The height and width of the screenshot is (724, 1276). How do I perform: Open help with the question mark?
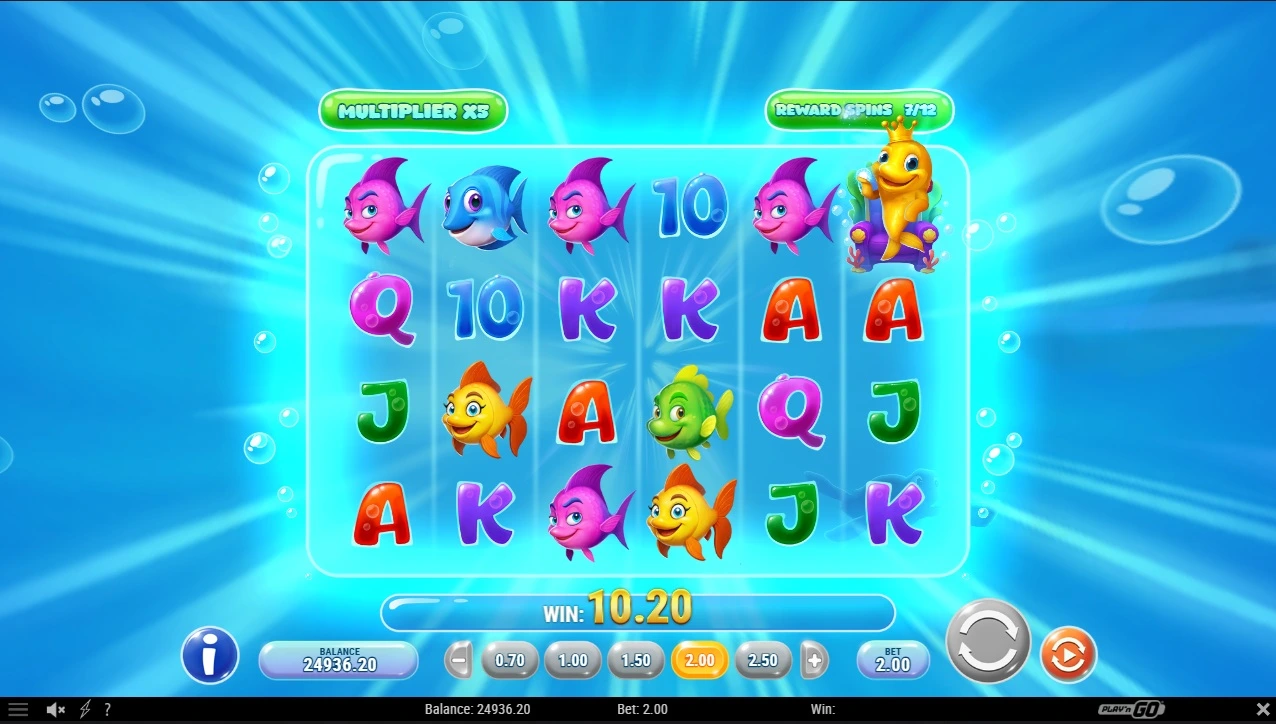tap(107, 710)
